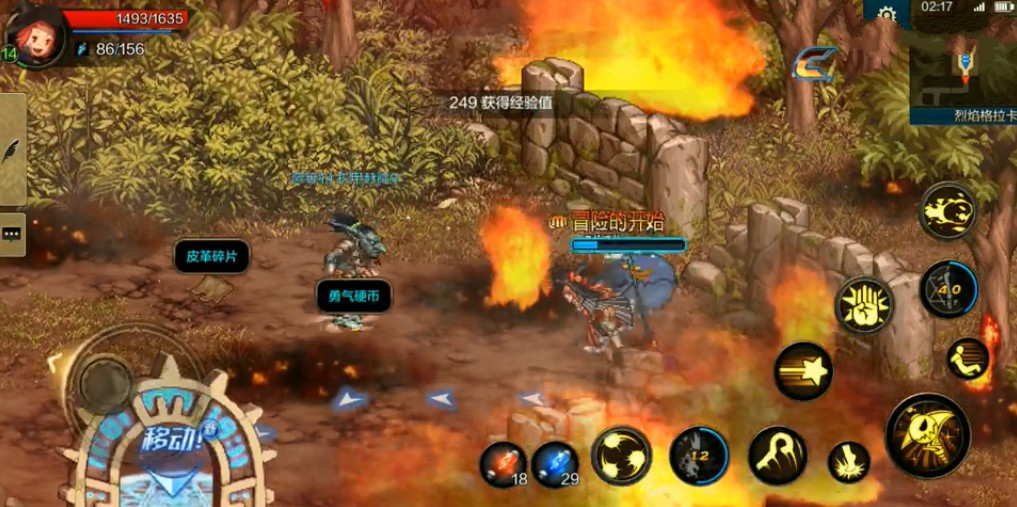Screen dimensions: 1017x507
Task: Open the chat speech bubble button
Action: [x=12, y=233]
